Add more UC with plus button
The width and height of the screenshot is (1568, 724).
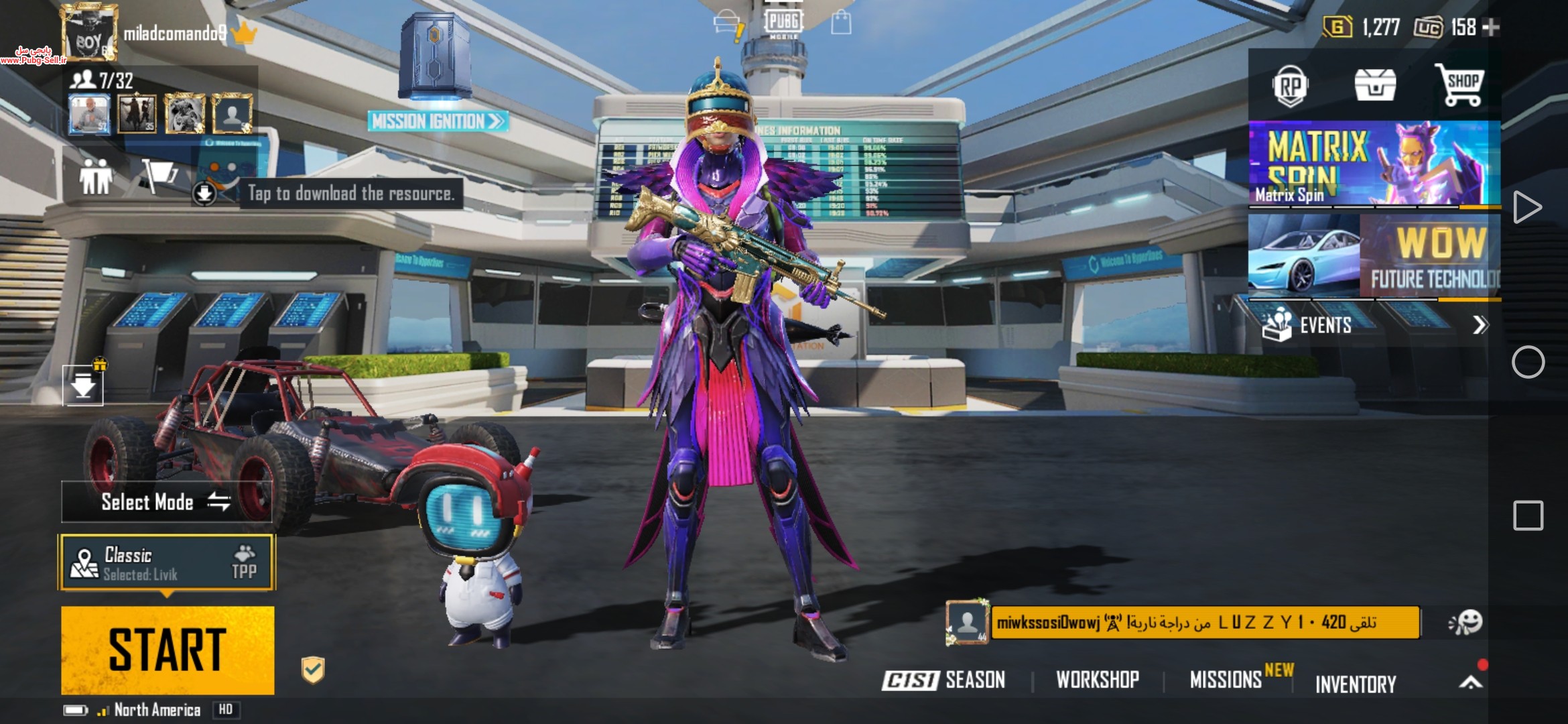(x=1491, y=27)
